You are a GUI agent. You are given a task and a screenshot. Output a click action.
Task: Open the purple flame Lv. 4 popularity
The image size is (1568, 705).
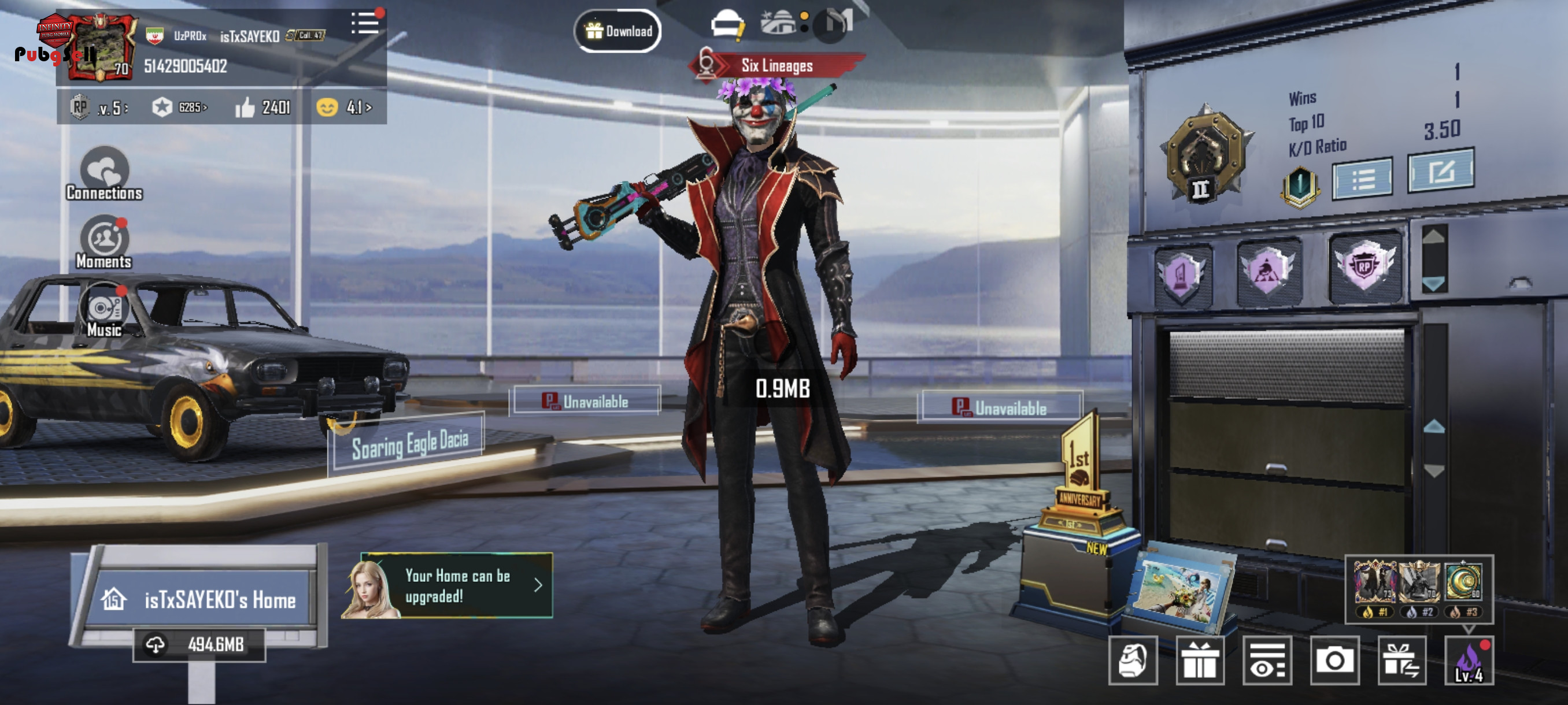[1469, 661]
